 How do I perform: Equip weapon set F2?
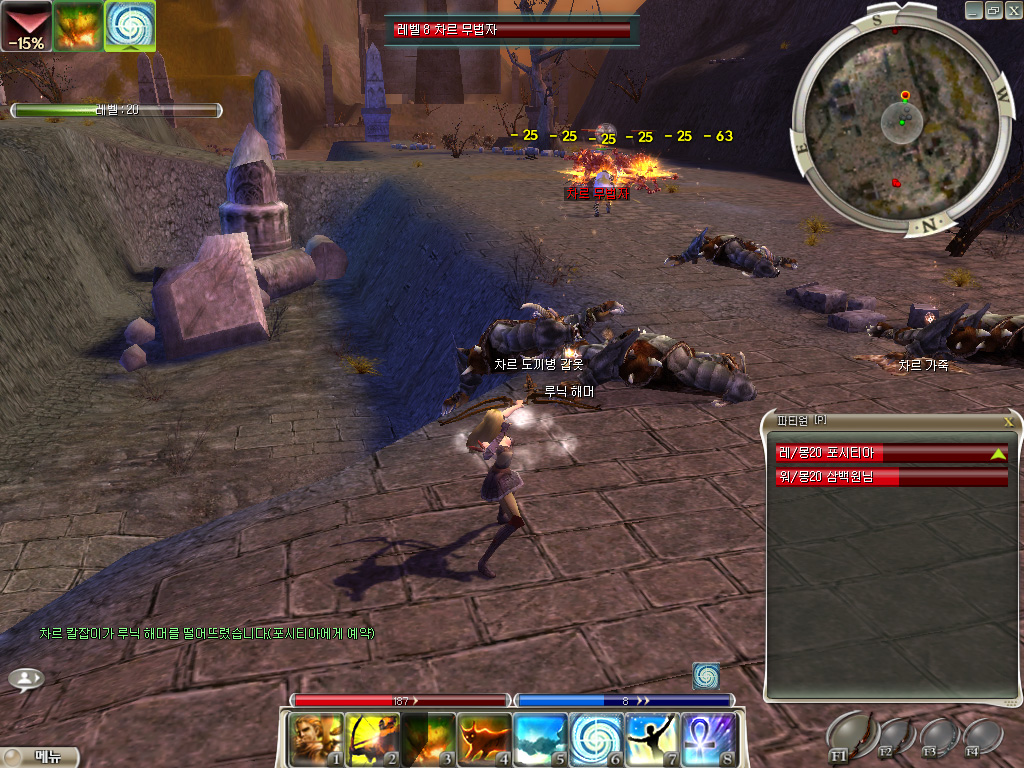(x=894, y=735)
